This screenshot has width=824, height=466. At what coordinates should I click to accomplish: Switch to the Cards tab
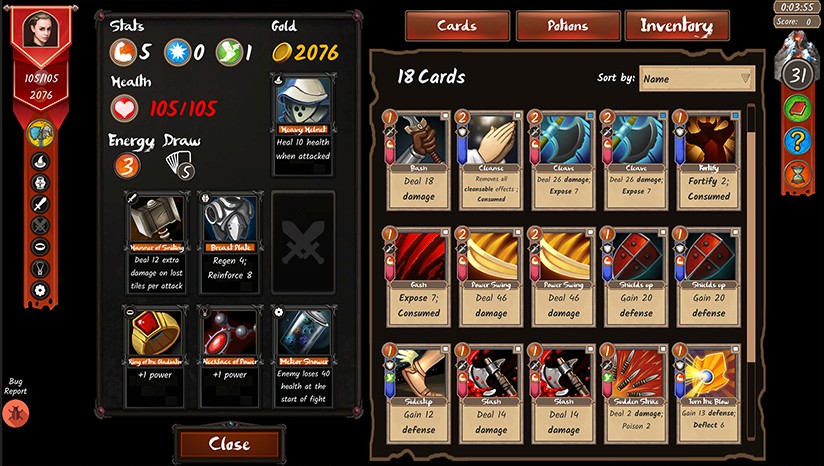457,27
